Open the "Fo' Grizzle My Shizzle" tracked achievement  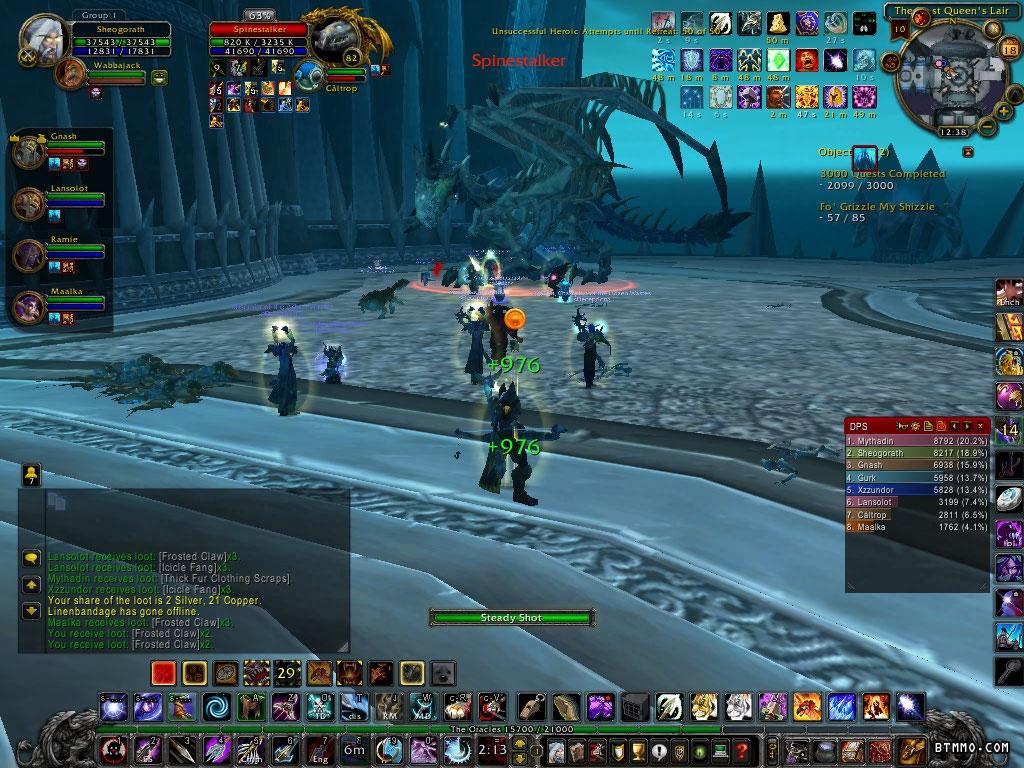pos(877,207)
